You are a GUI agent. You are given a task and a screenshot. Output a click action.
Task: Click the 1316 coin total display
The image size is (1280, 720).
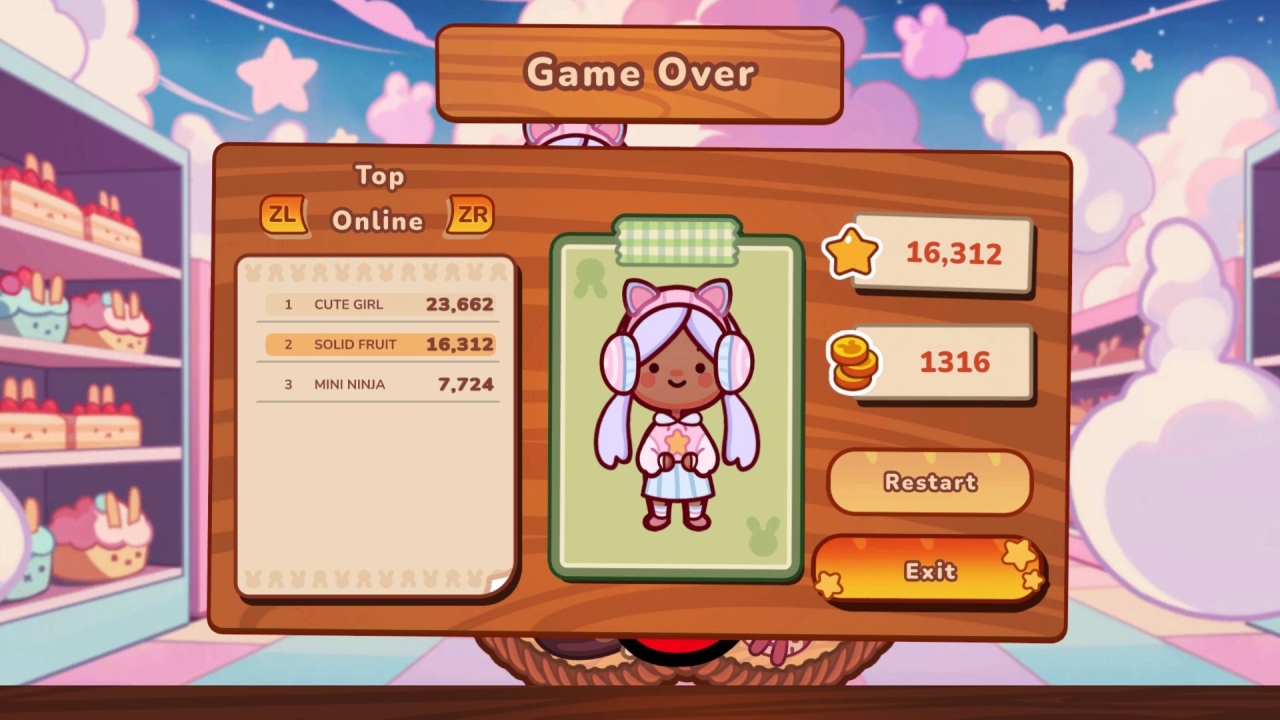[953, 363]
